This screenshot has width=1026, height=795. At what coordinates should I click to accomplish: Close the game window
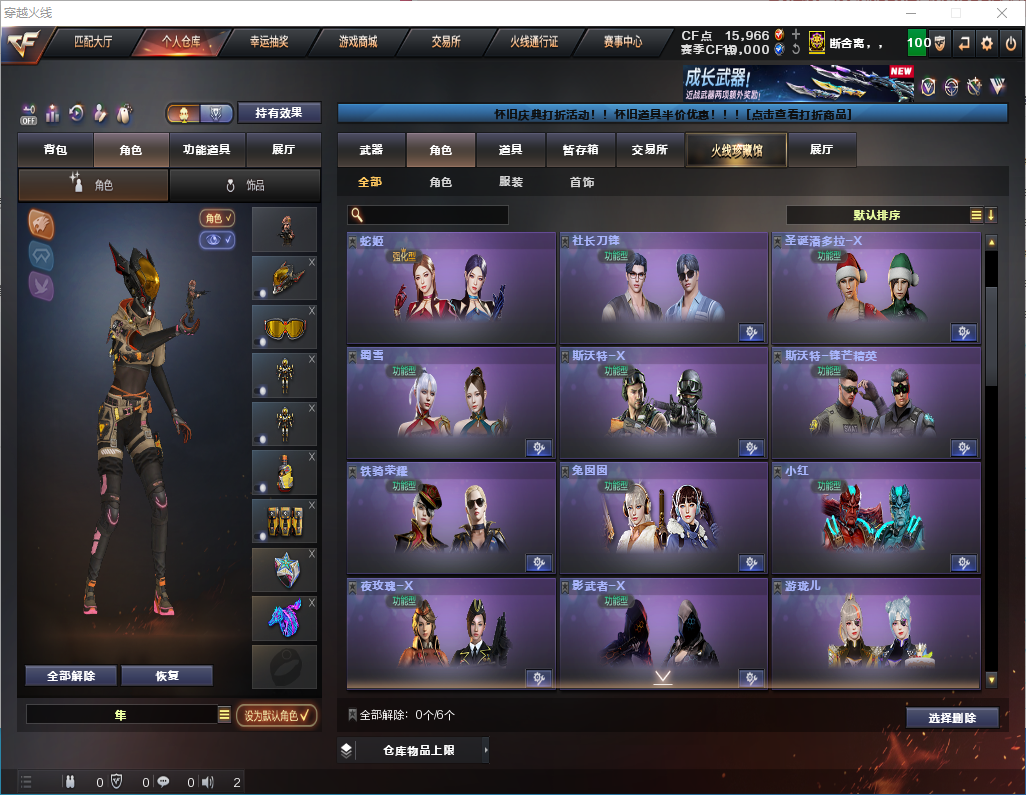pos(1002,12)
